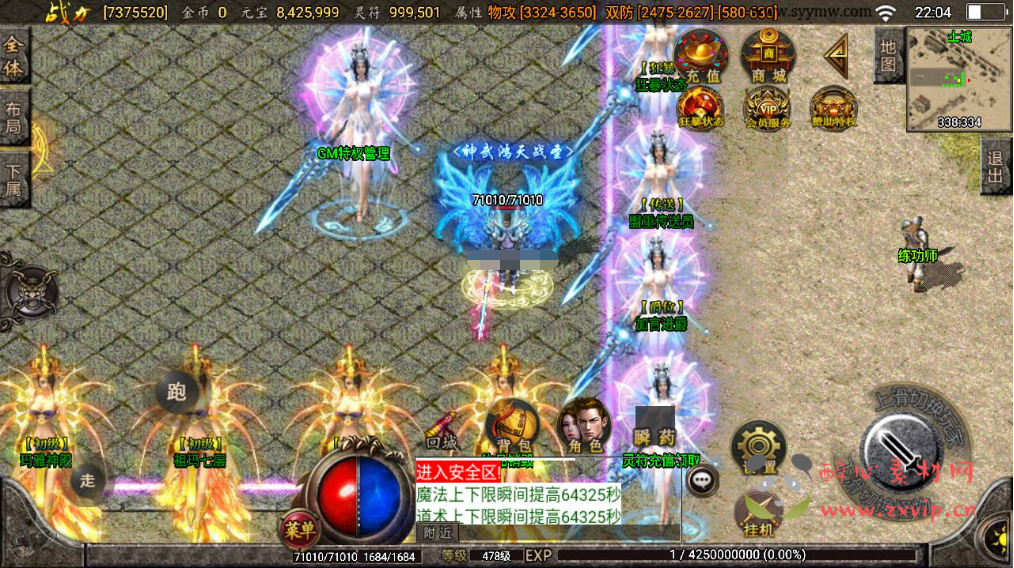Screen dimensions: 1014x568
Task: Click the 退出 exit button
Action: [x=995, y=167]
